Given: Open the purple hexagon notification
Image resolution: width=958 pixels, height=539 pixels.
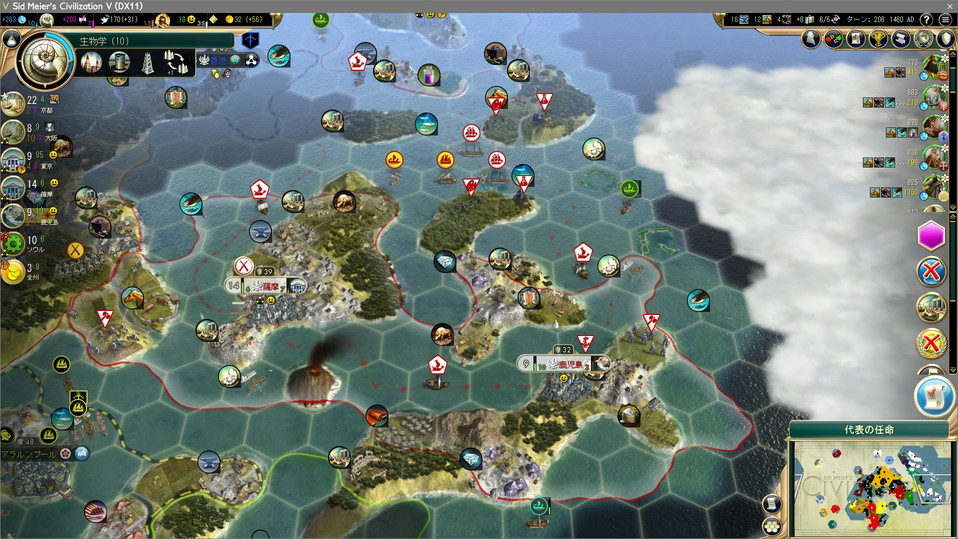Looking at the screenshot, I should pos(931,237).
